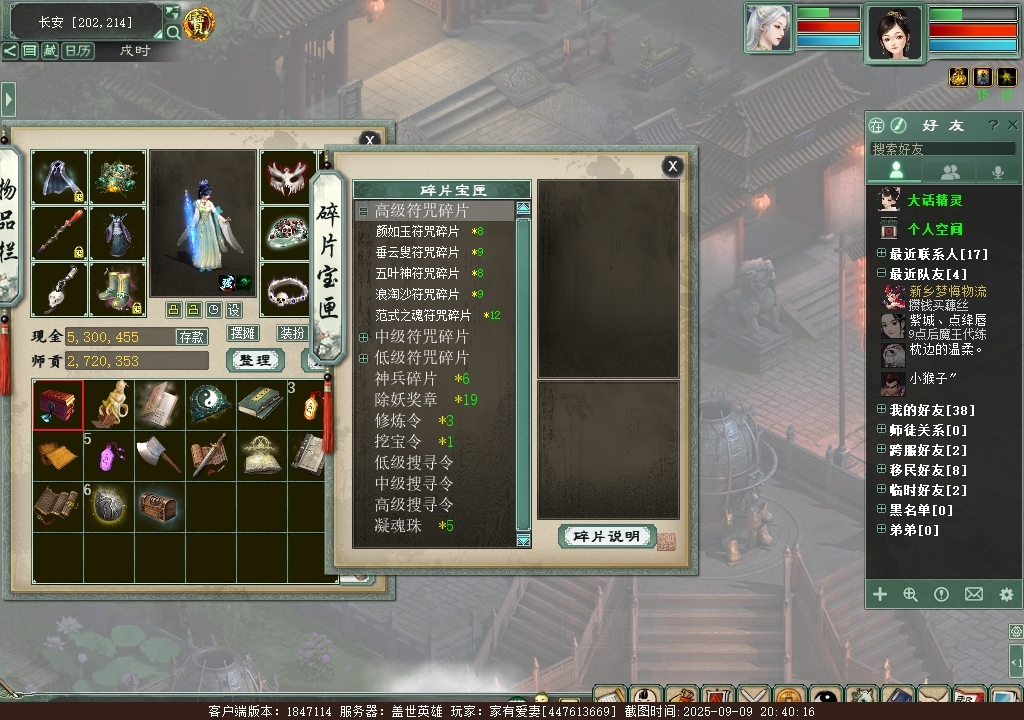Pick the 凝魂珠 entry
The height and width of the screenshot is (720, 1024).
pyautogui.click(x=398, y=526)
